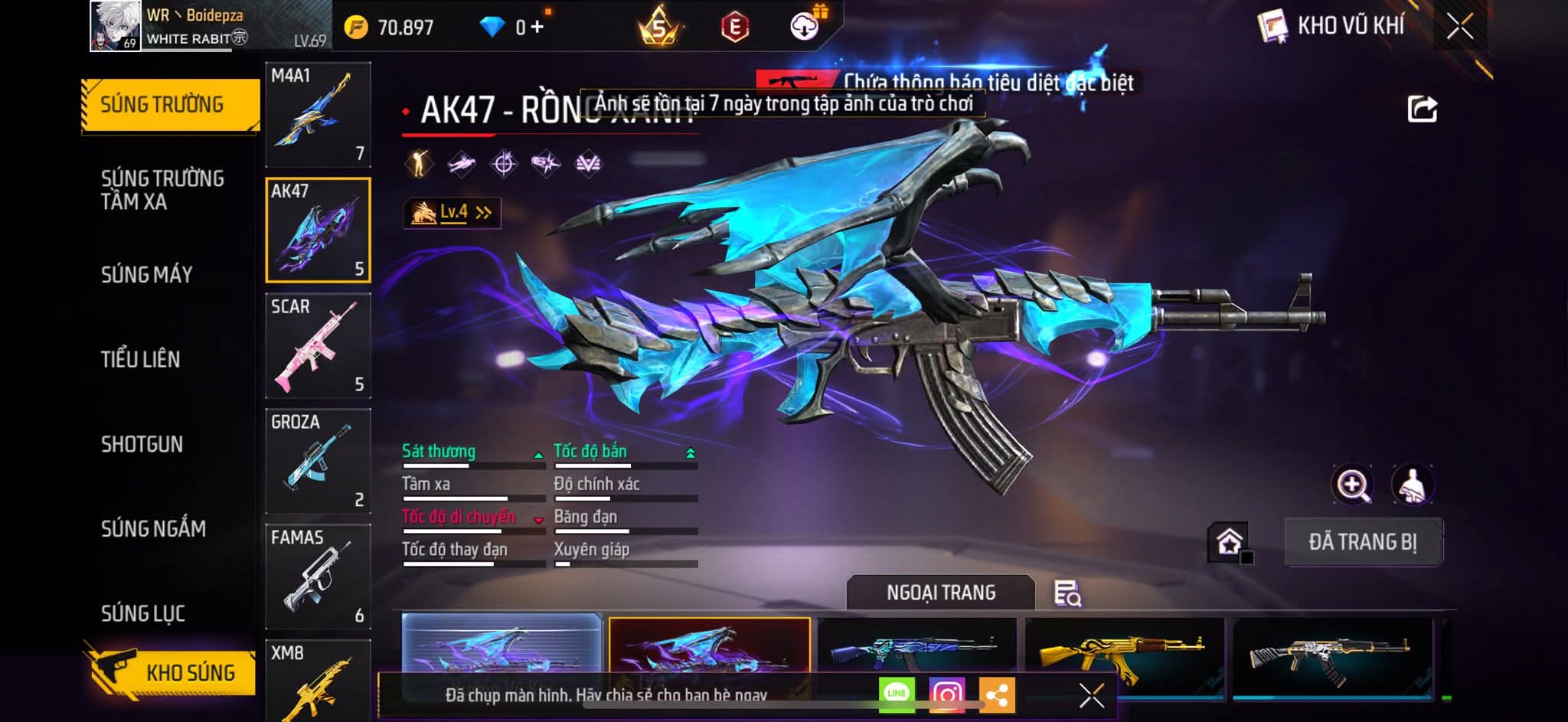Share screenshot to Instagram

point(946,694)
